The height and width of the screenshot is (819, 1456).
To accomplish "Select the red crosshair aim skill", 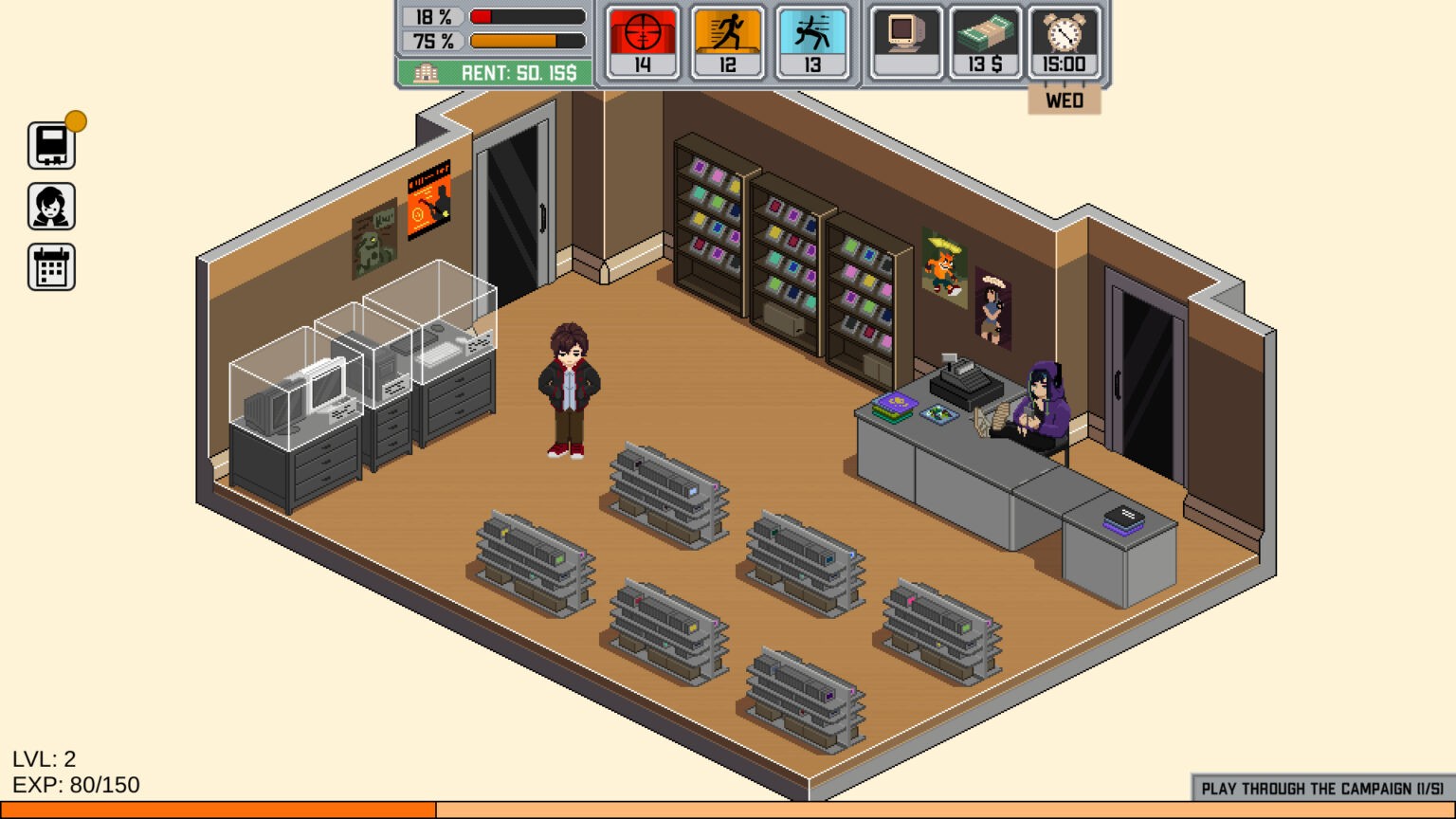I will pos(643,42).
